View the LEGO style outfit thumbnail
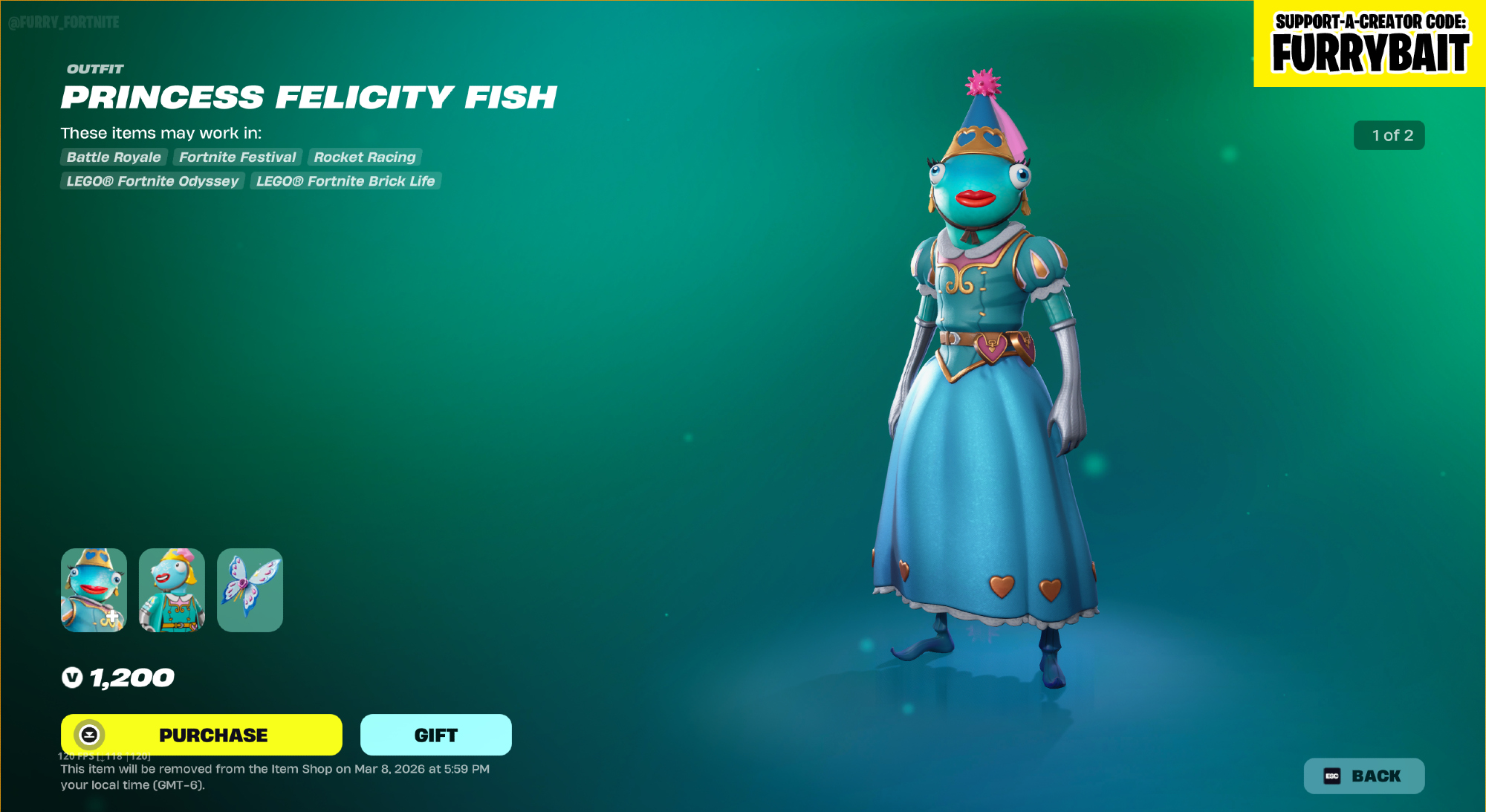This screenshot has width=1486, height=812. 172,590
